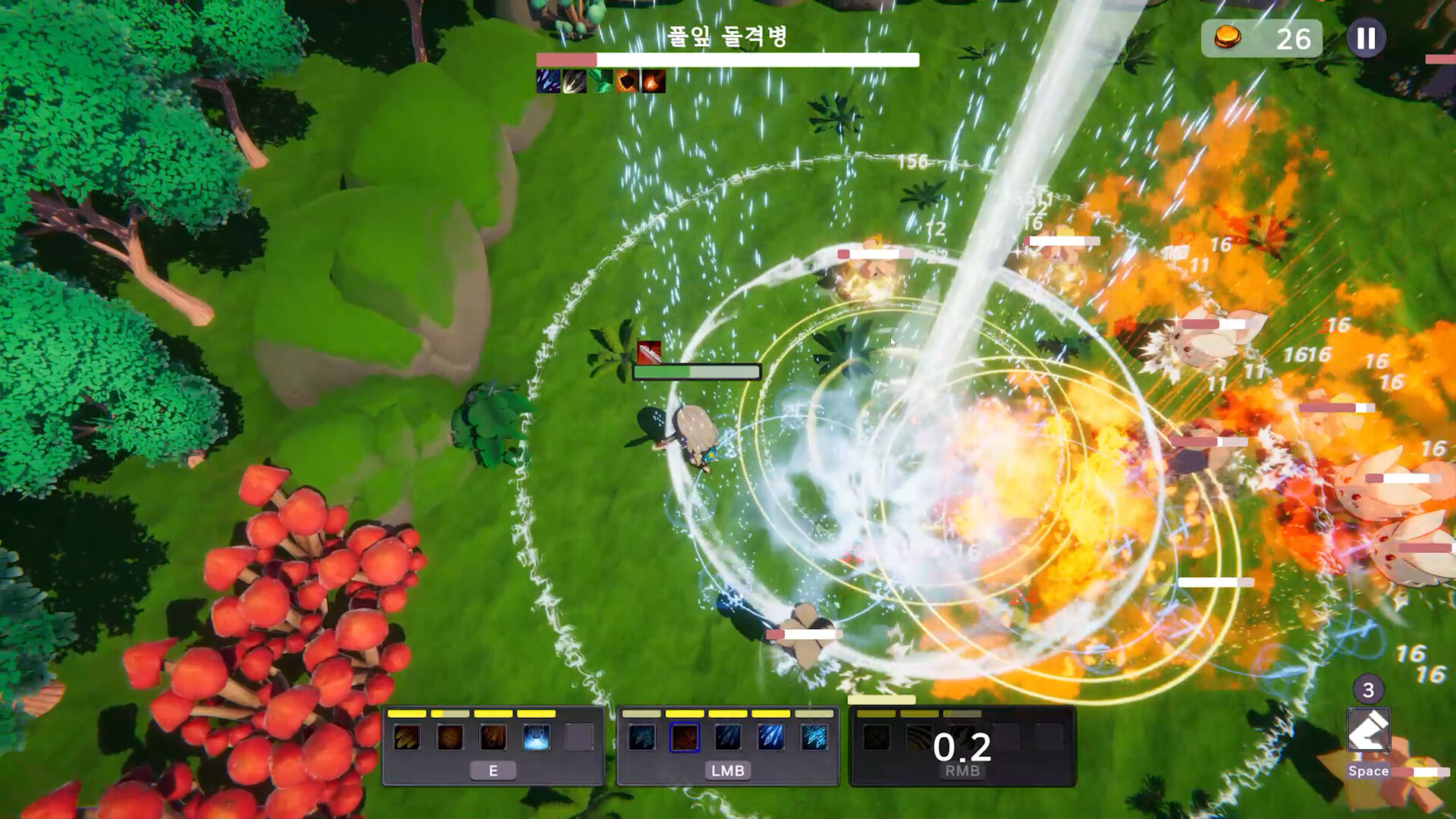Viewport: 1456px width, 819px height.
Task: Pause the game
Action: 1365,38
